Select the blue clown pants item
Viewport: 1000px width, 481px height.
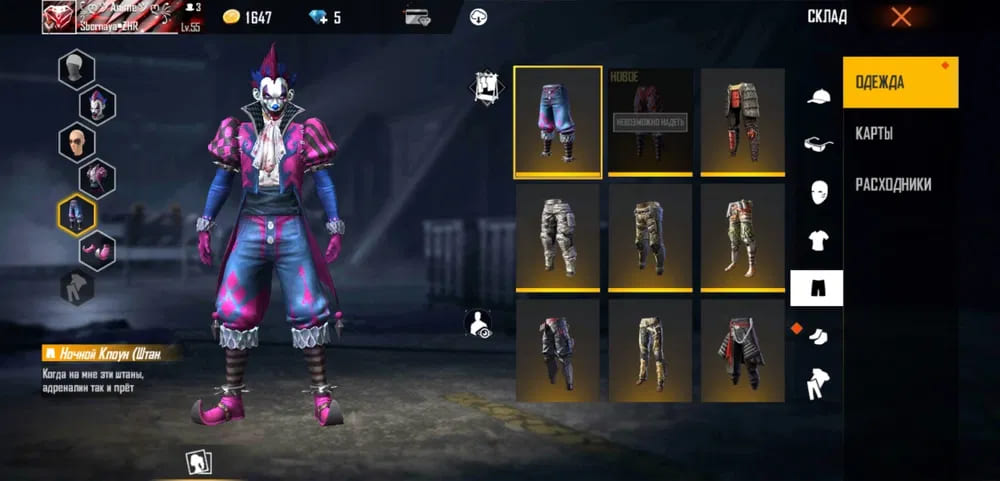tap(558, 121)
